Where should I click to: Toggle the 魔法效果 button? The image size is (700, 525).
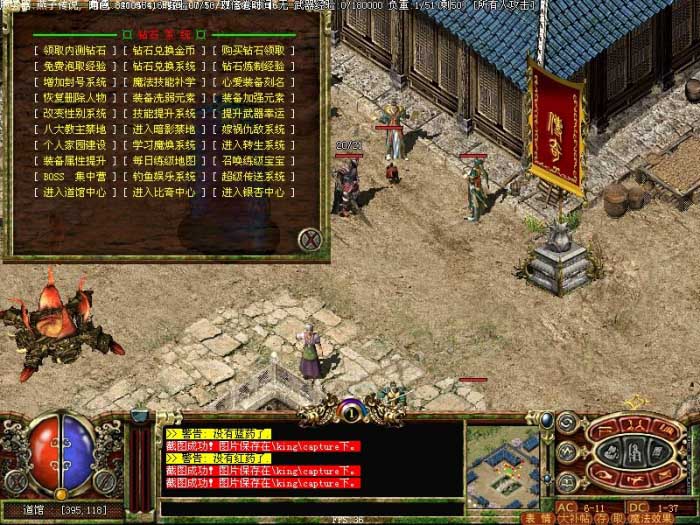coord(652,518)
